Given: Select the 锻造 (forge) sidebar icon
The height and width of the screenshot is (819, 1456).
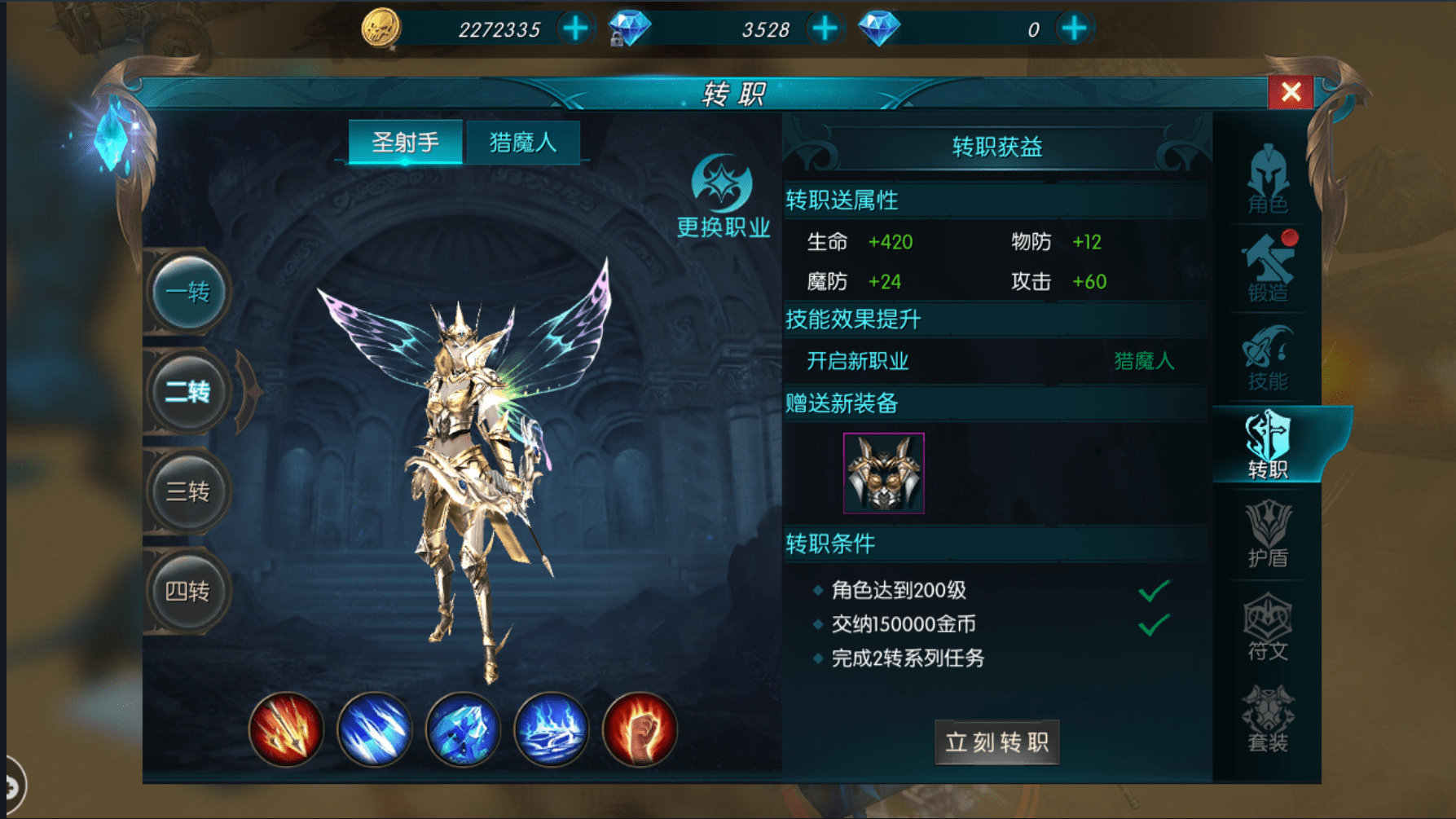Looking at the screenshot, I should tap(1268, 262).
